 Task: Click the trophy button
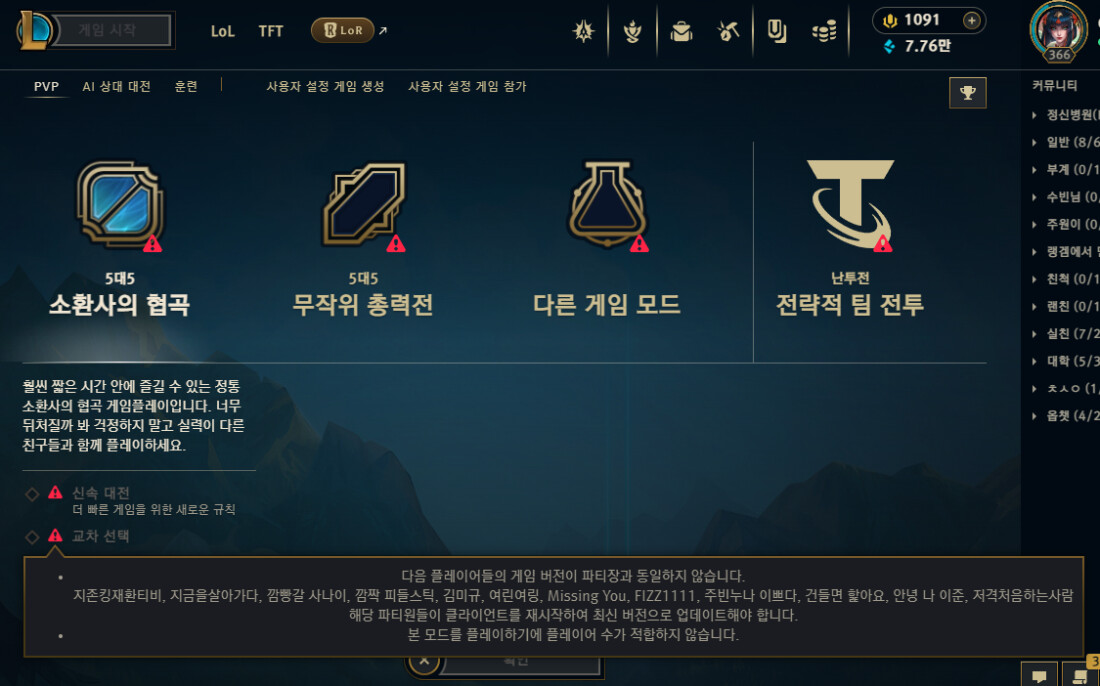[967, 92]
